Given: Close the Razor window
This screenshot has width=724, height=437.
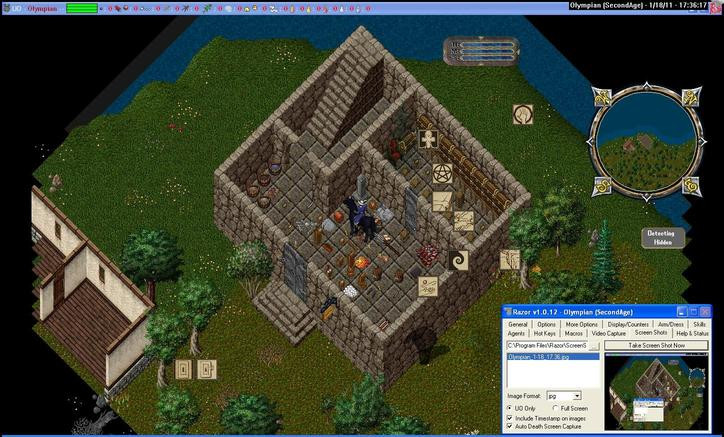Looking at the screenshot, I should (705, 313).
